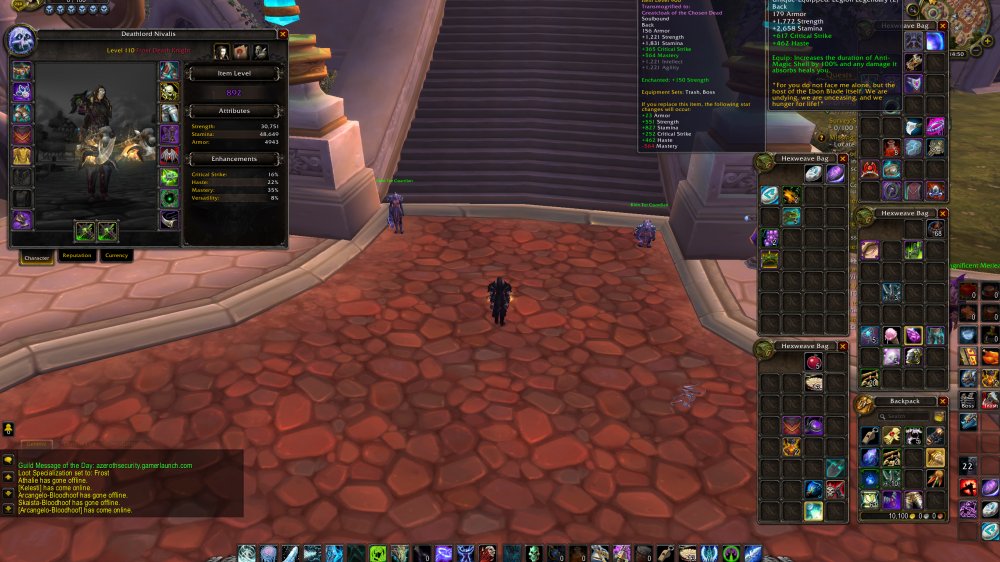
Task: Switch to the Reputation tab
Action: click(77, 256)
